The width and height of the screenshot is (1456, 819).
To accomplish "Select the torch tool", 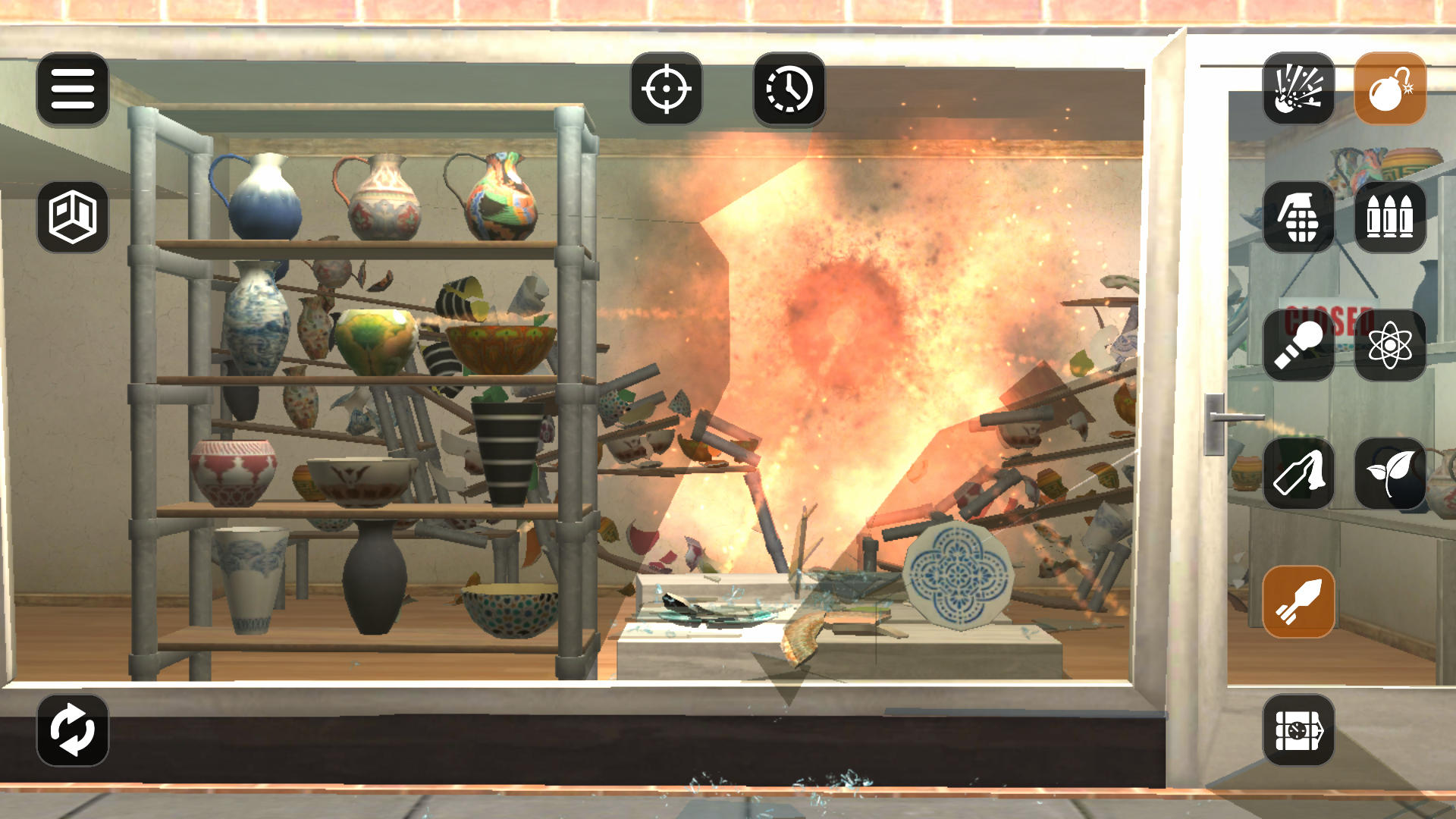I will click(x=1298, y=345).
